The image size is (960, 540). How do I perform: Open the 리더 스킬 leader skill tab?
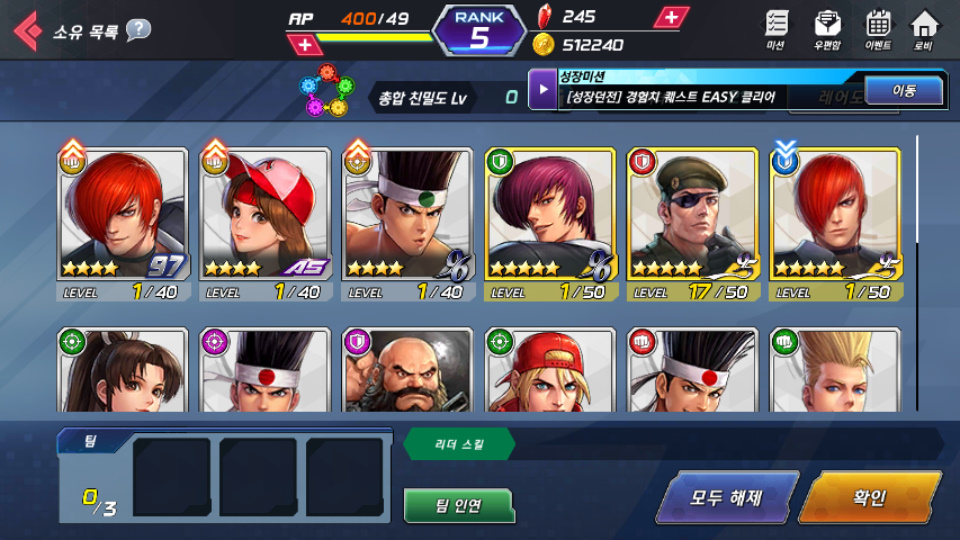click(x=459, y=444)
